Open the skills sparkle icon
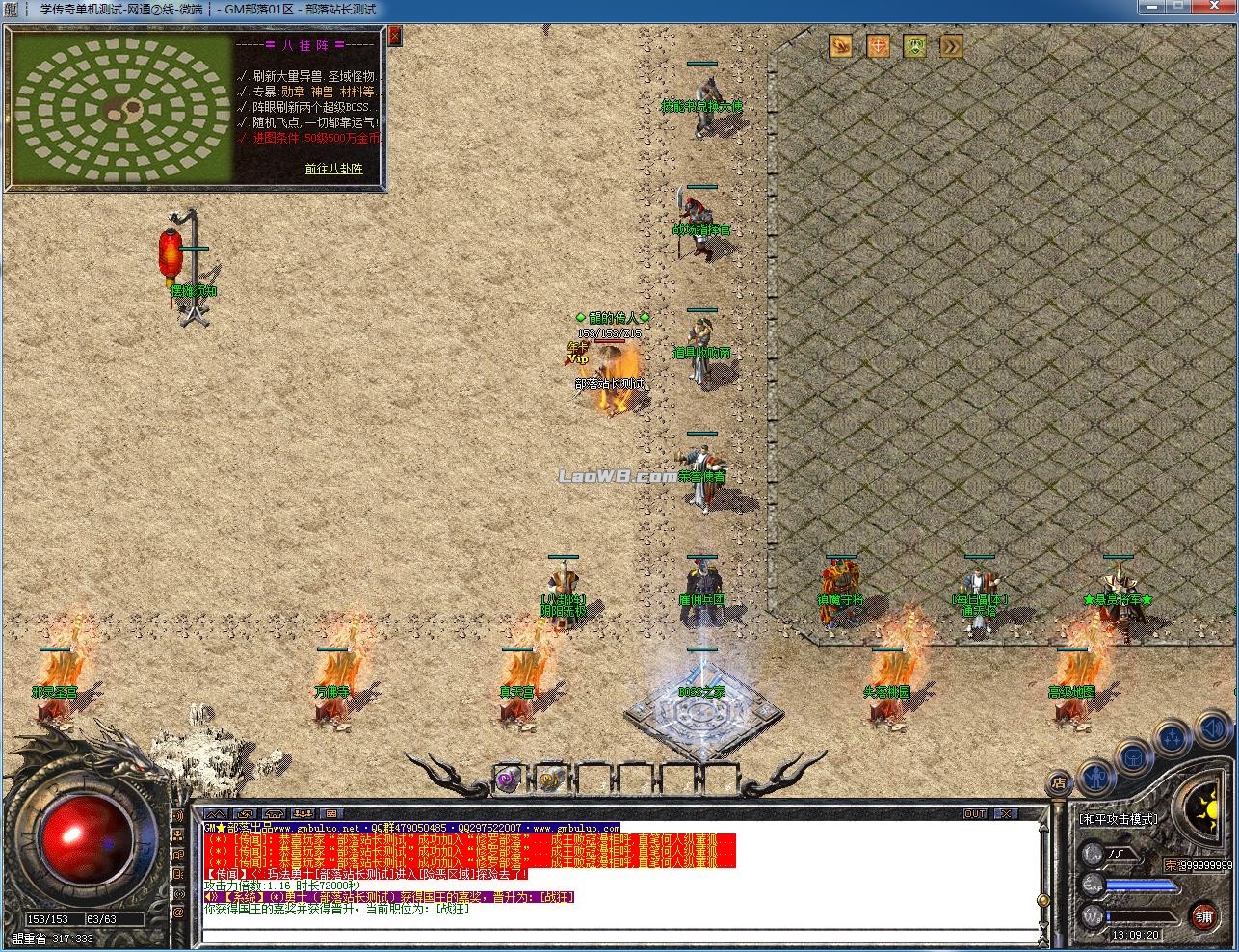The height and width of the screenshot is (952, 1239). (1173, 738)
